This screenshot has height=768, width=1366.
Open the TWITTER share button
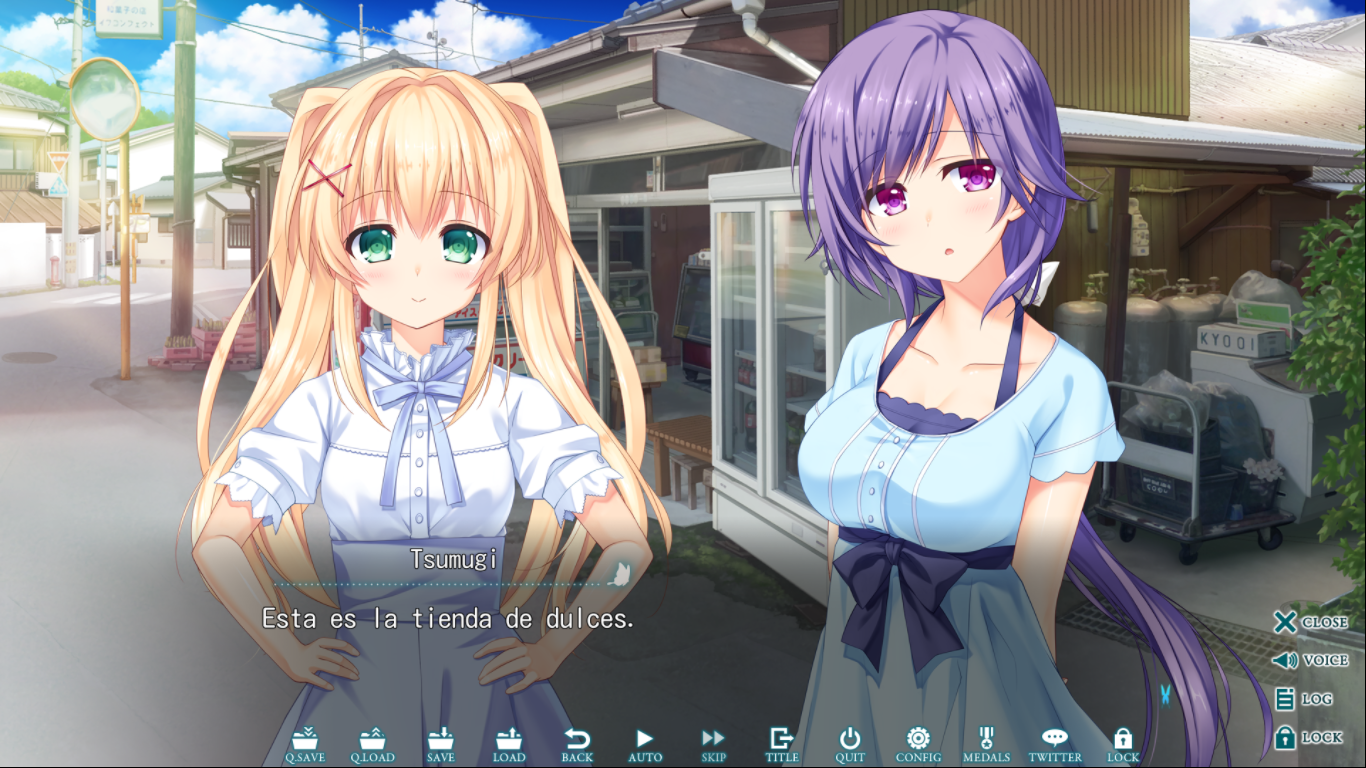tap(1055, 744)
